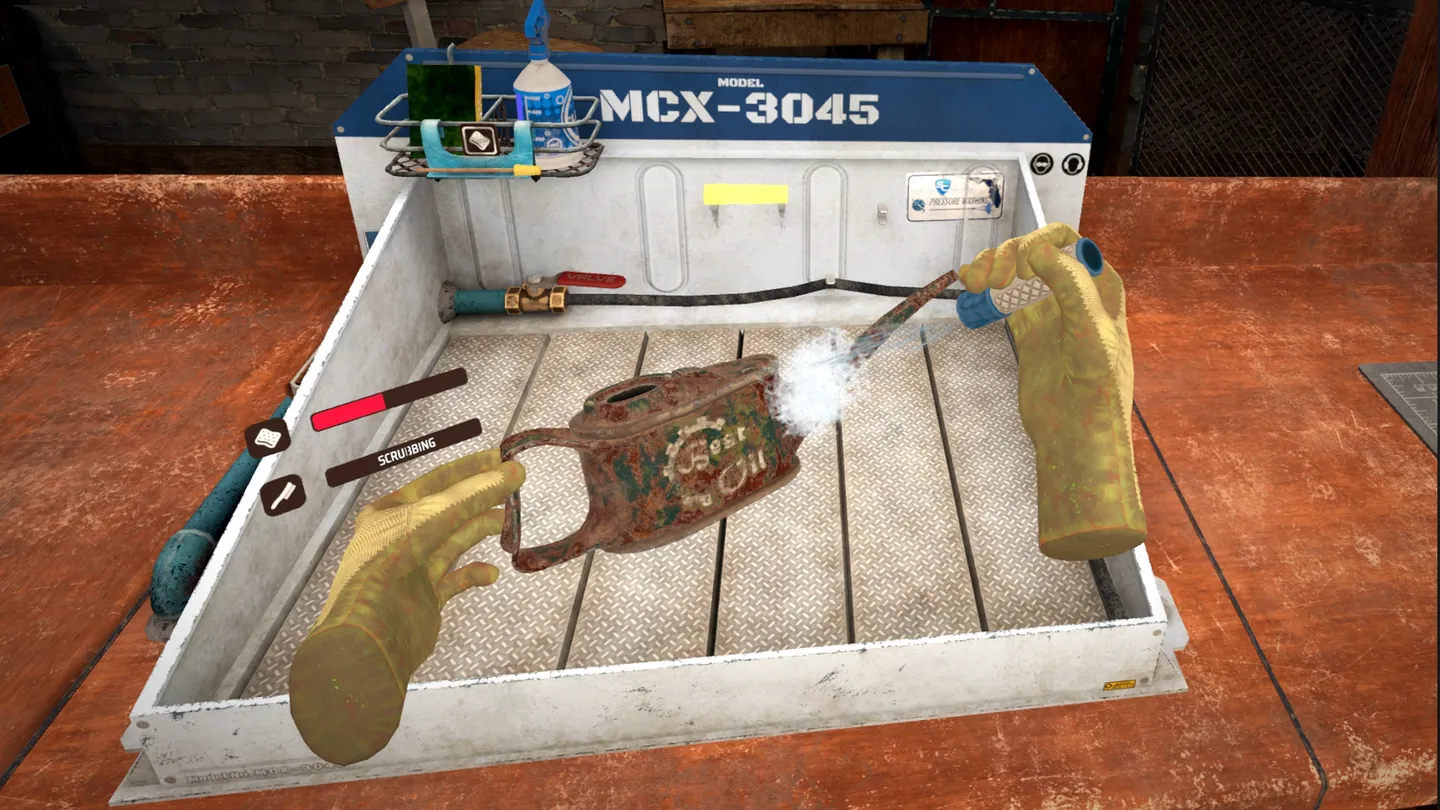Click the red scrubbing progress bar
This screenshot has height=810, width=1440.
coord(349,410)
